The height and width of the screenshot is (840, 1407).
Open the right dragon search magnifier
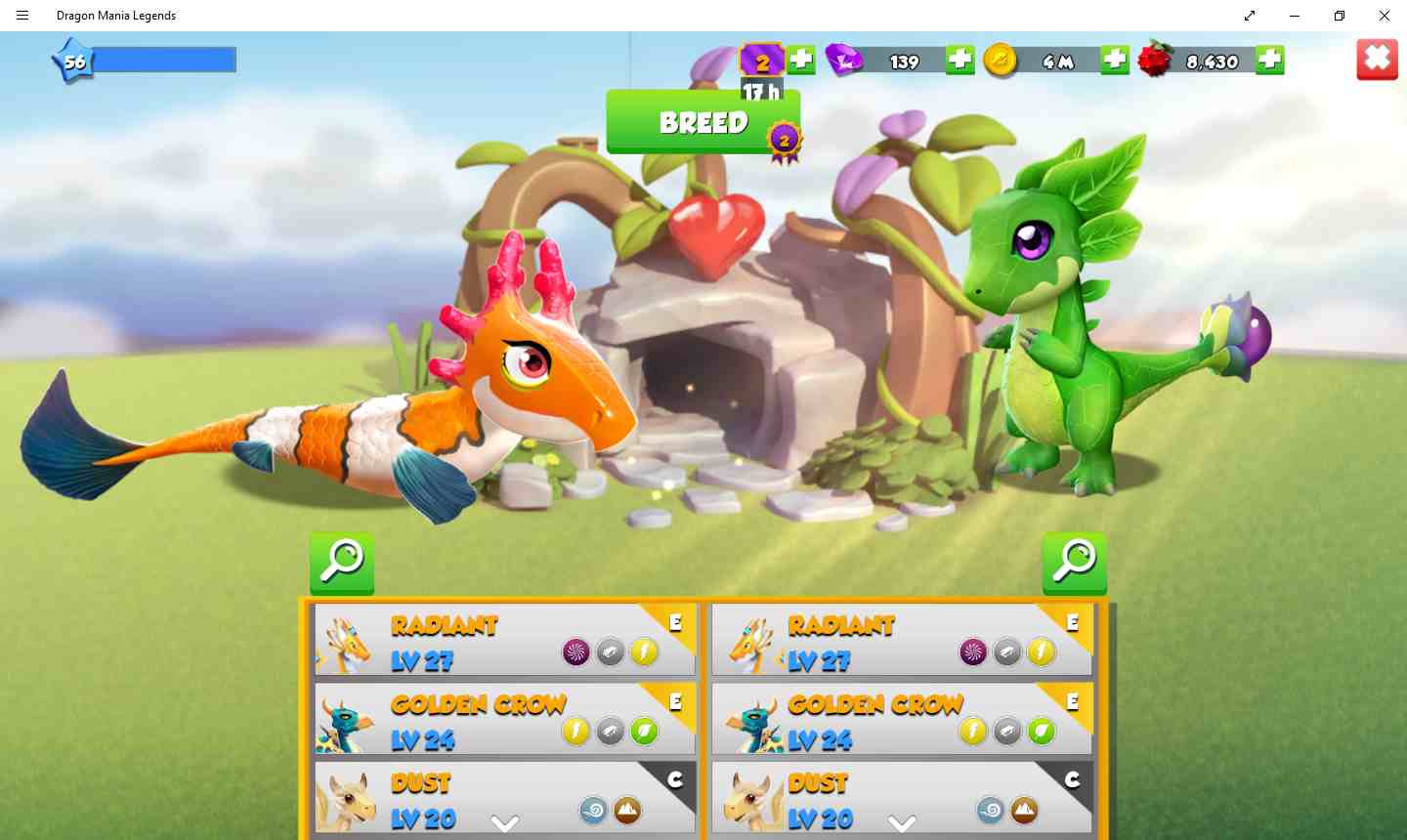coord(1074,563)
